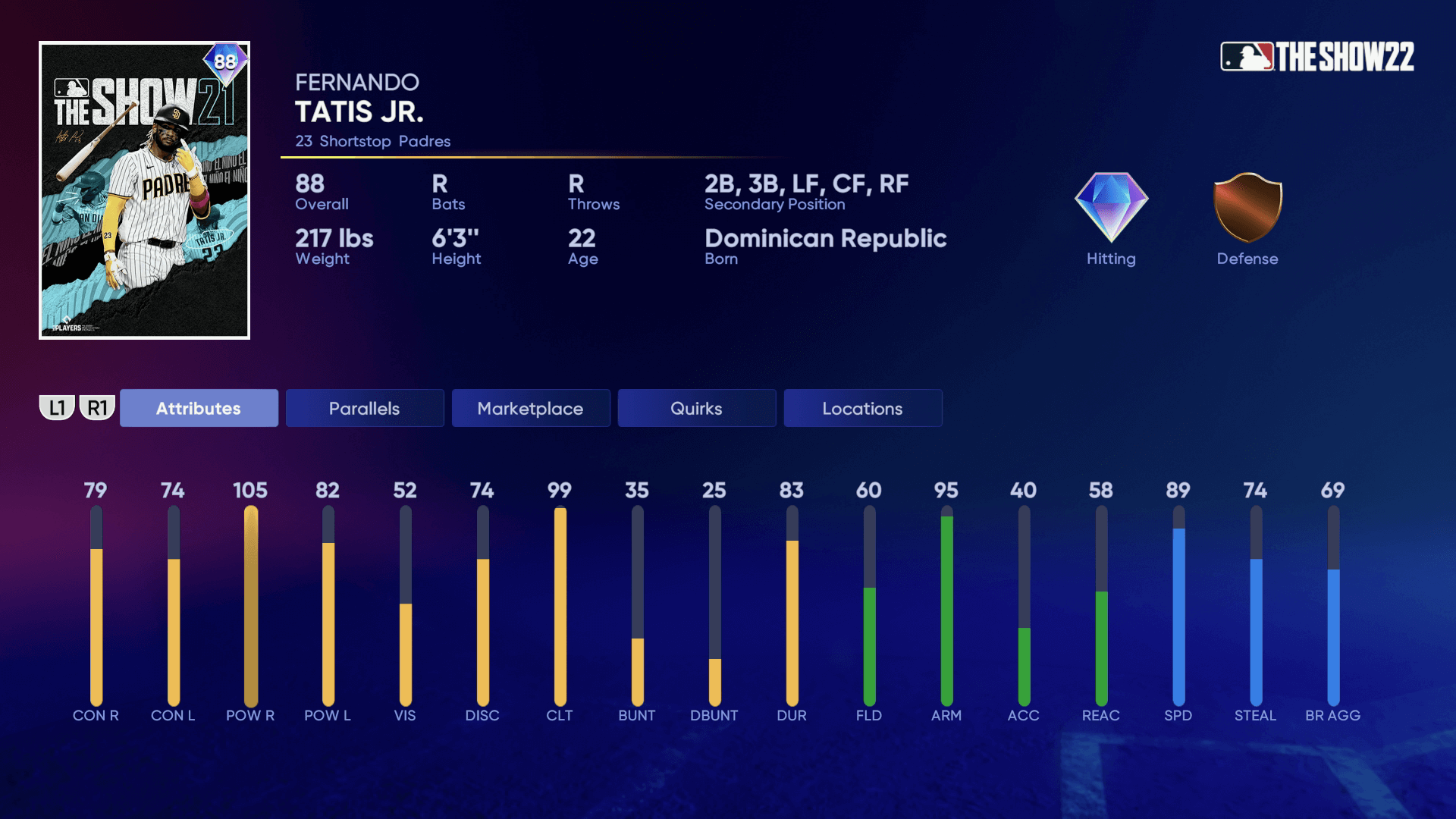This screenshot has height=819, width=1456.
Task: Select the Attributes tab
Action: coord(199,408)
